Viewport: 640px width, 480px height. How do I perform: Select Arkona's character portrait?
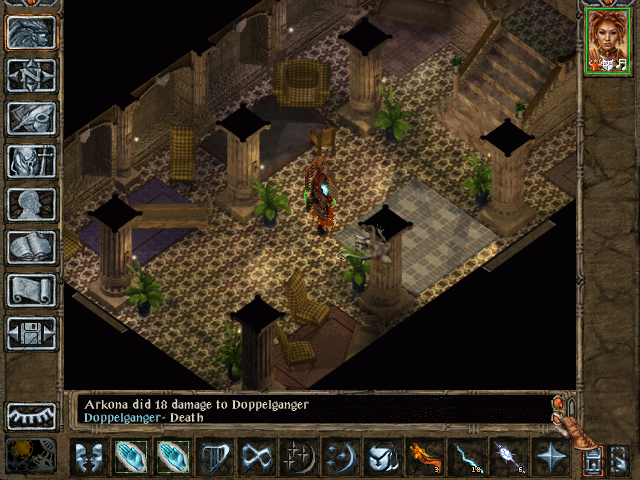tap(608, 40)
